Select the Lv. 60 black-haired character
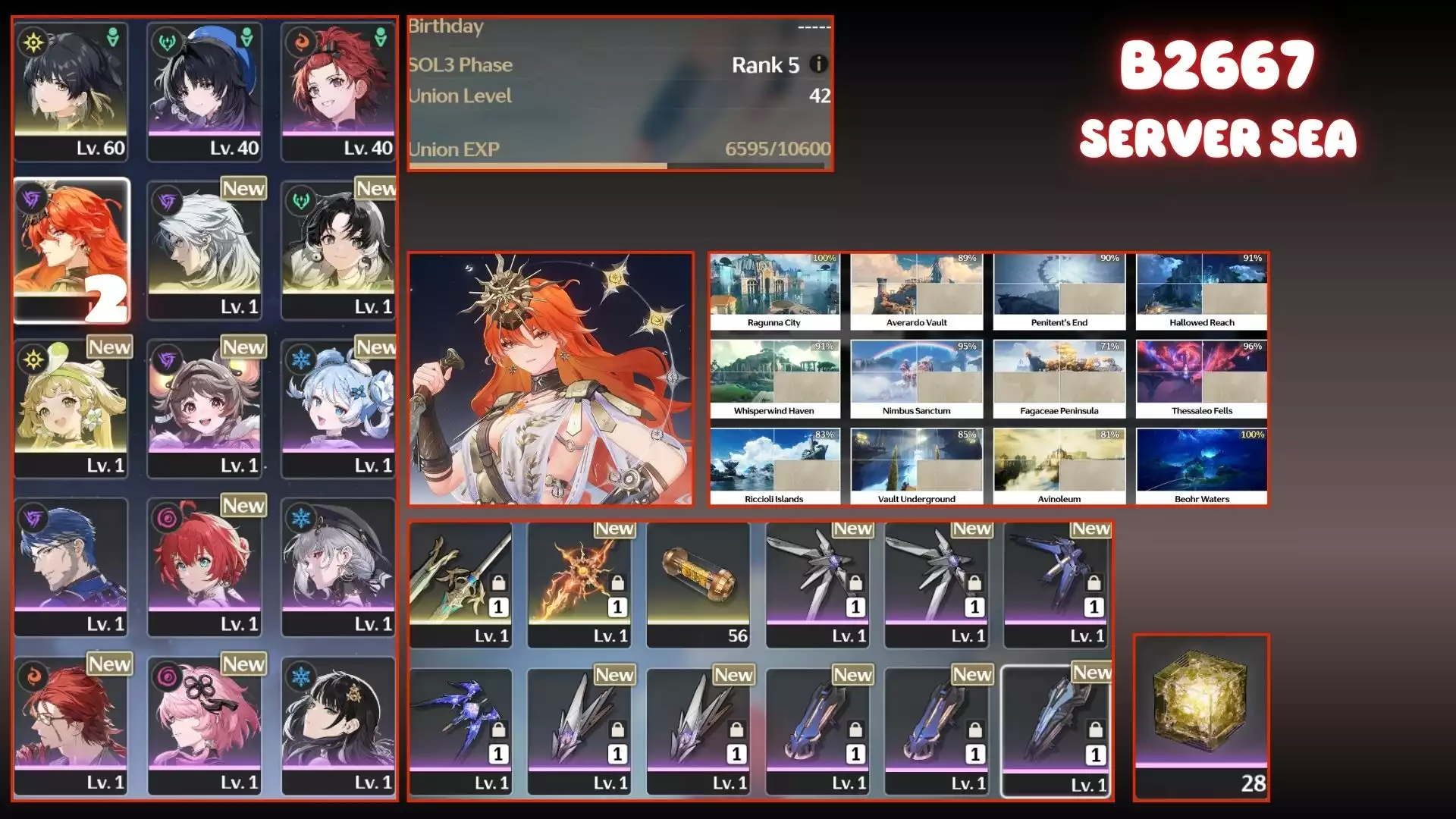Viewport: 1456px width, 819px height. 71,92
